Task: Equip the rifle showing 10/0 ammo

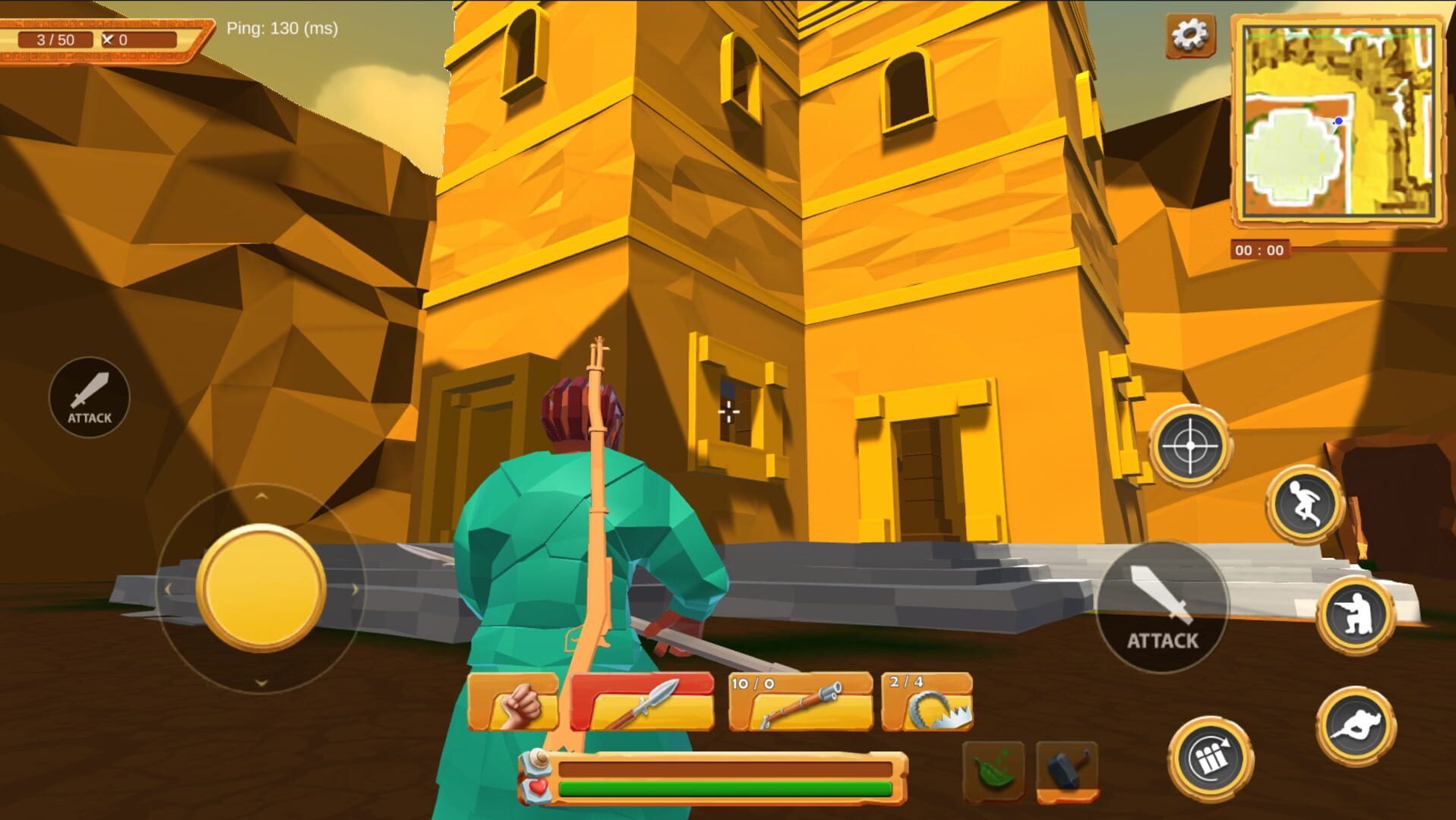Action: 795,702
